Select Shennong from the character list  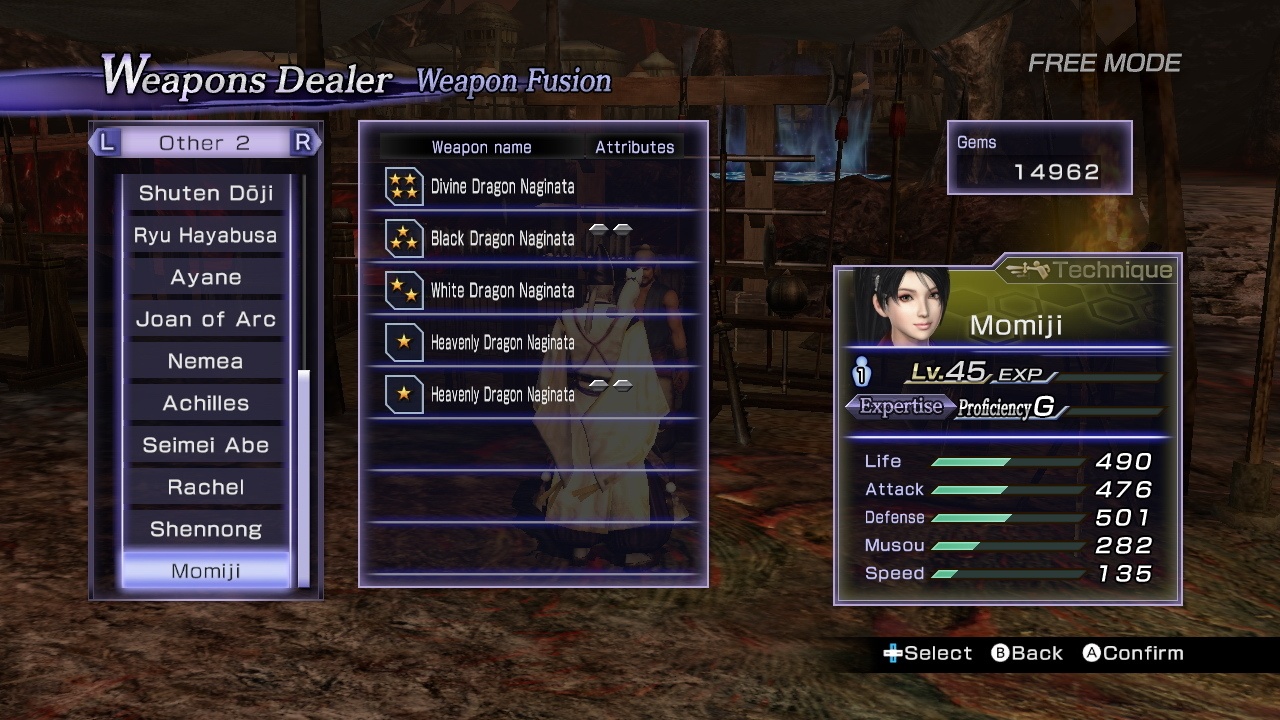(206, 529)
